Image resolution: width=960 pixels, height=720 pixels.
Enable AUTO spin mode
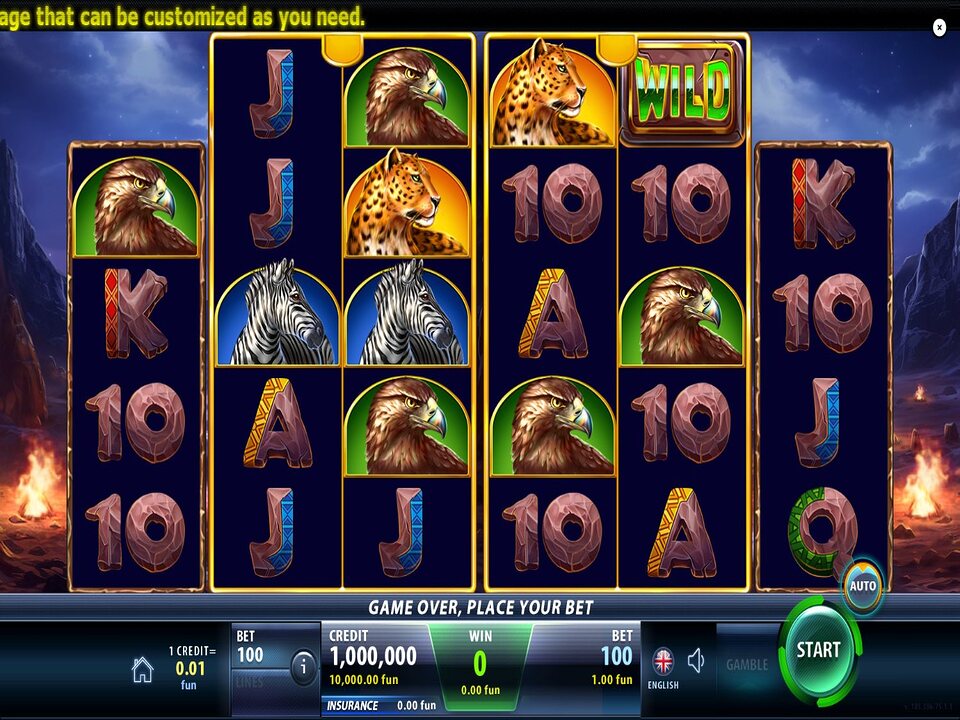coord(862,586)
